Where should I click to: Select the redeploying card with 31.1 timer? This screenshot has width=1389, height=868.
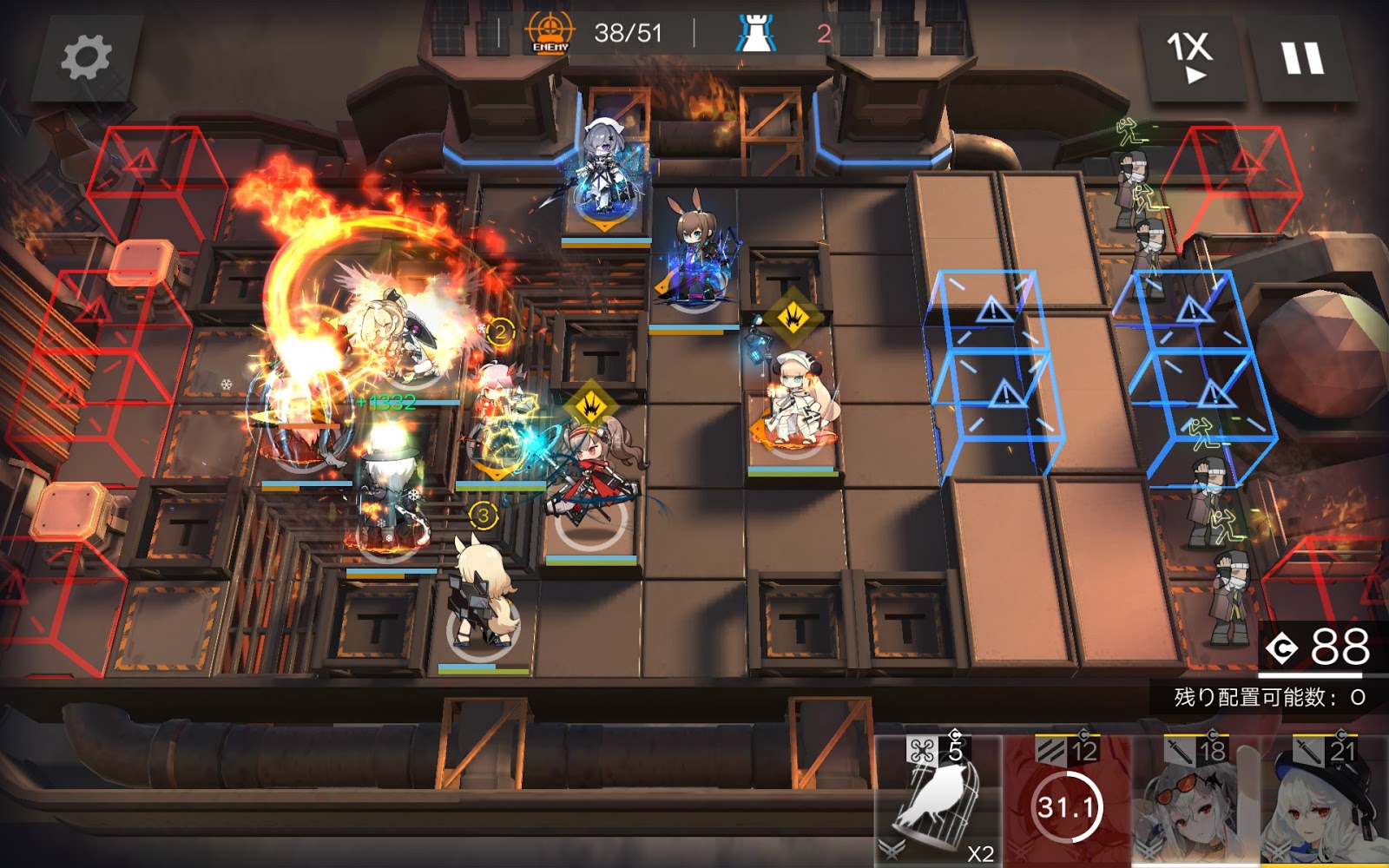1067,803
